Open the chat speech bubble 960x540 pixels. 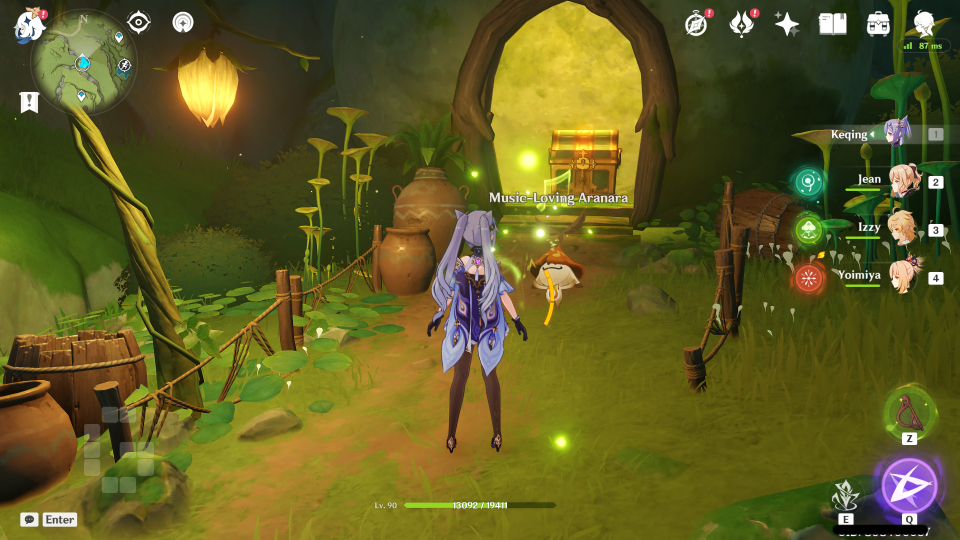pyautogui.click(x=29, y=520)
